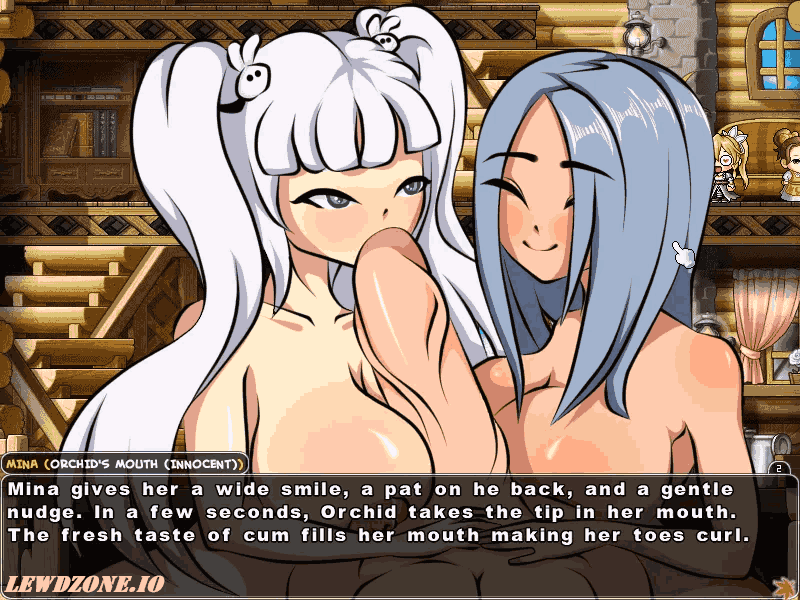Click the maple leaf continue icon
This screenshot has width=800, height=600.
pos(783,584)
